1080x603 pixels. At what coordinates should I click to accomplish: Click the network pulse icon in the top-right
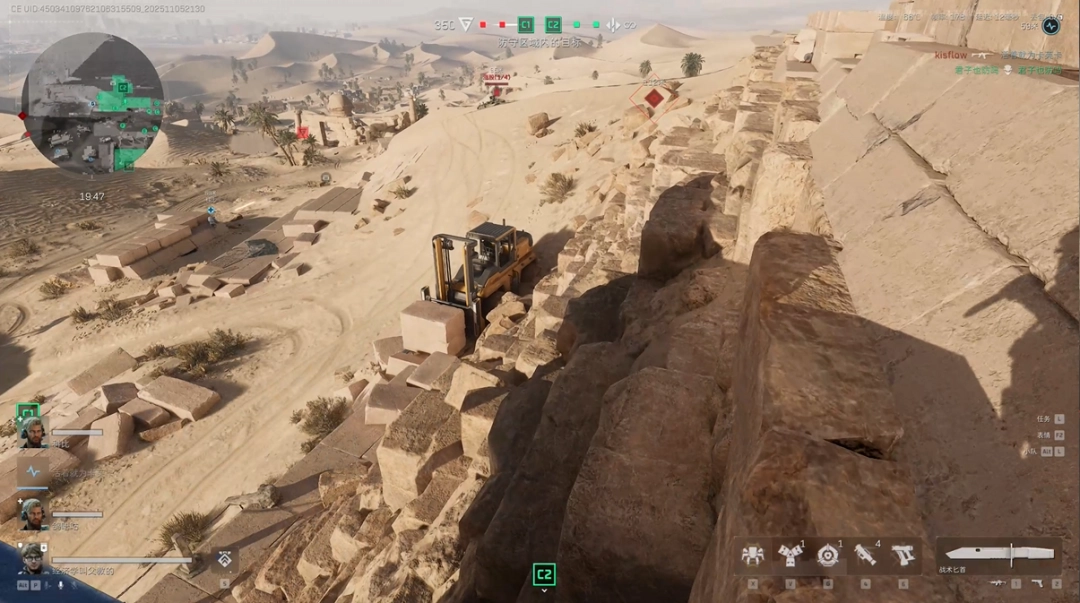1050,26
